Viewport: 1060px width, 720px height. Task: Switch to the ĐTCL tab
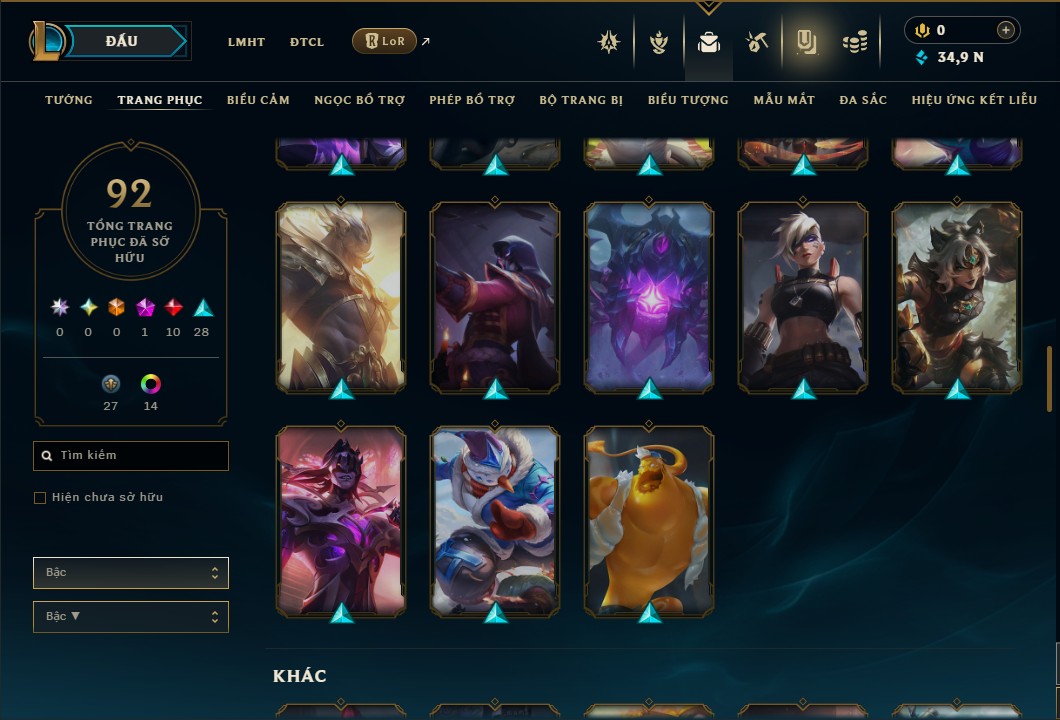click(x=307, y=42)
